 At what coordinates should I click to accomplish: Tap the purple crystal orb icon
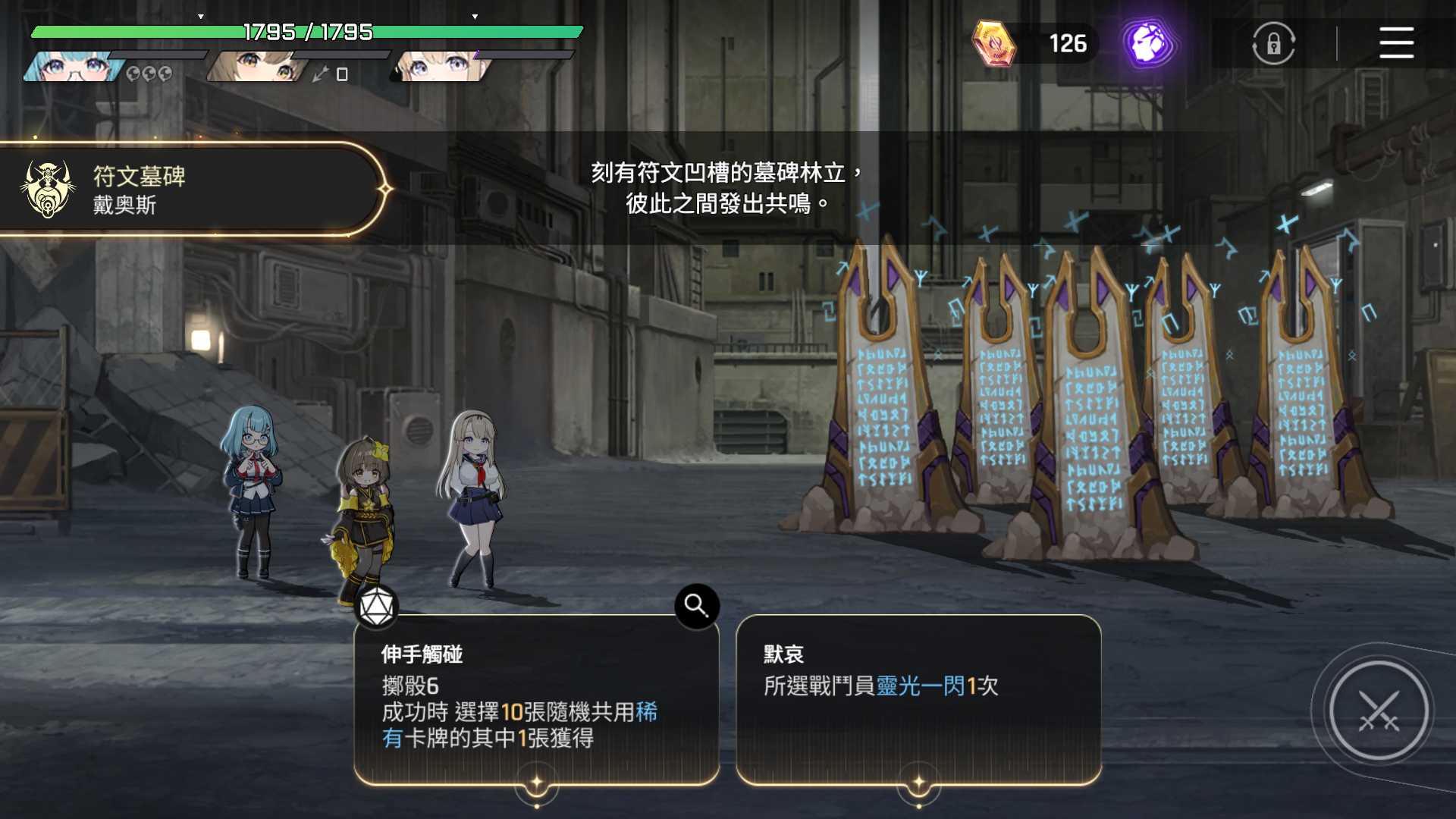[1148, 43]
